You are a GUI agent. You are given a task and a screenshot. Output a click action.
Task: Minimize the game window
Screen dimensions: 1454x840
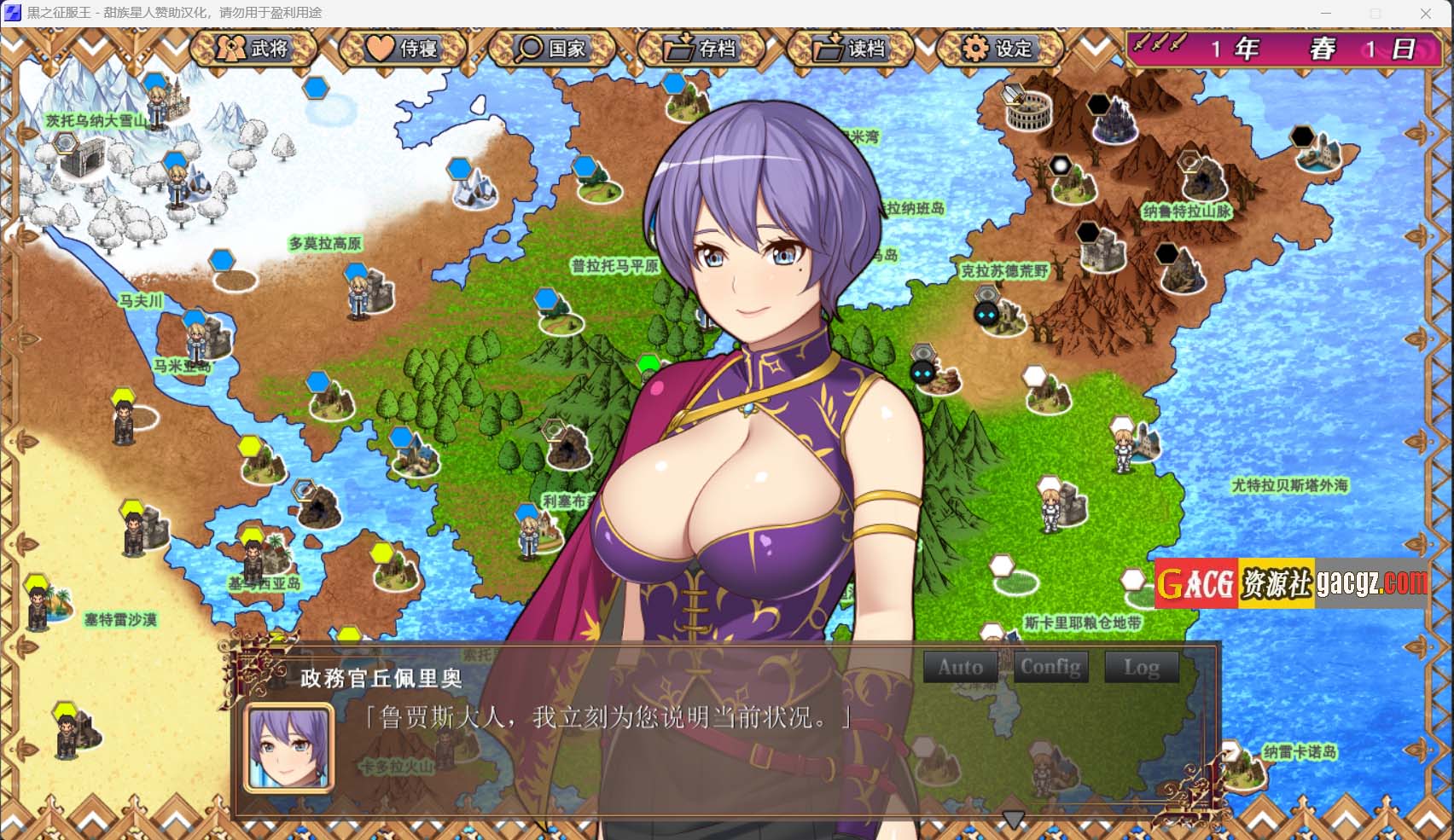[x=1326, y=13]
